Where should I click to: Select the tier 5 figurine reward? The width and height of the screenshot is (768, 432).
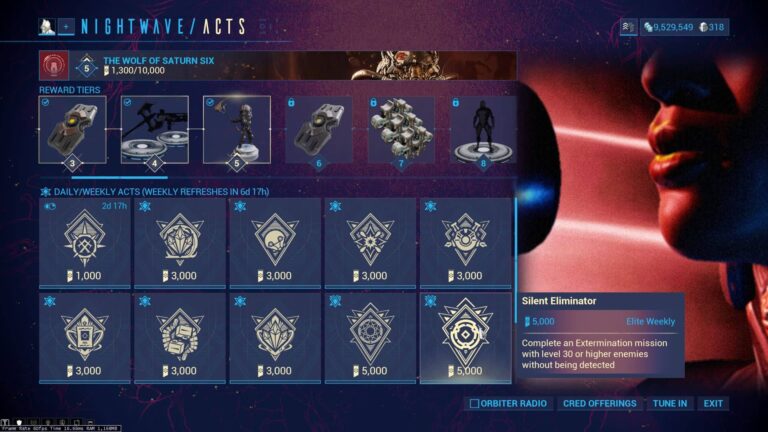click(x=236, y=130)
